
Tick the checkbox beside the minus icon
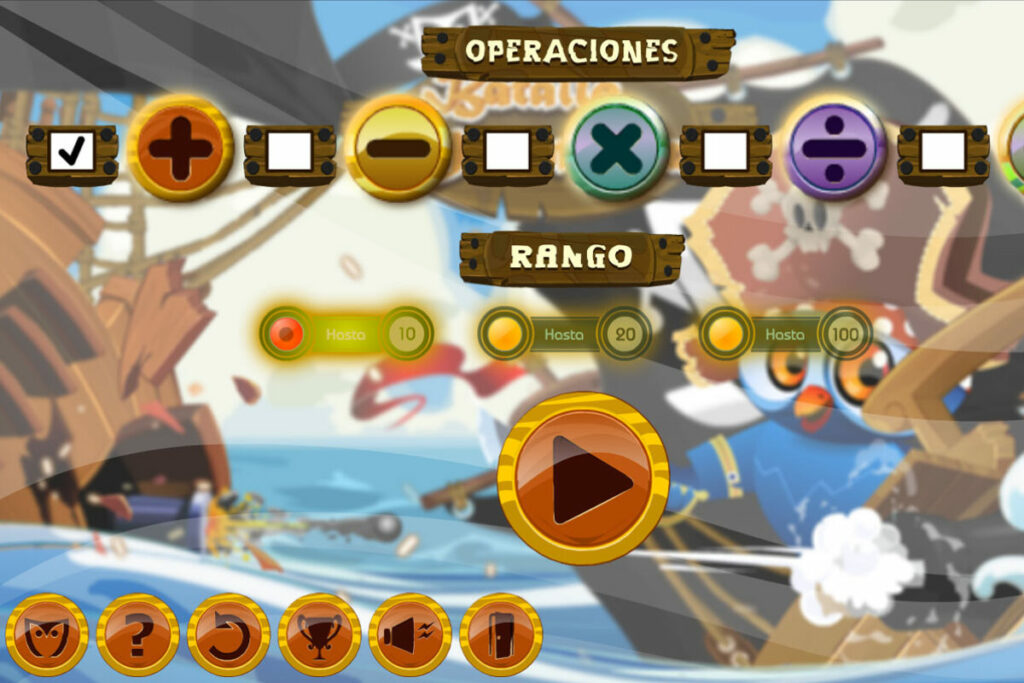click(289, 152)
